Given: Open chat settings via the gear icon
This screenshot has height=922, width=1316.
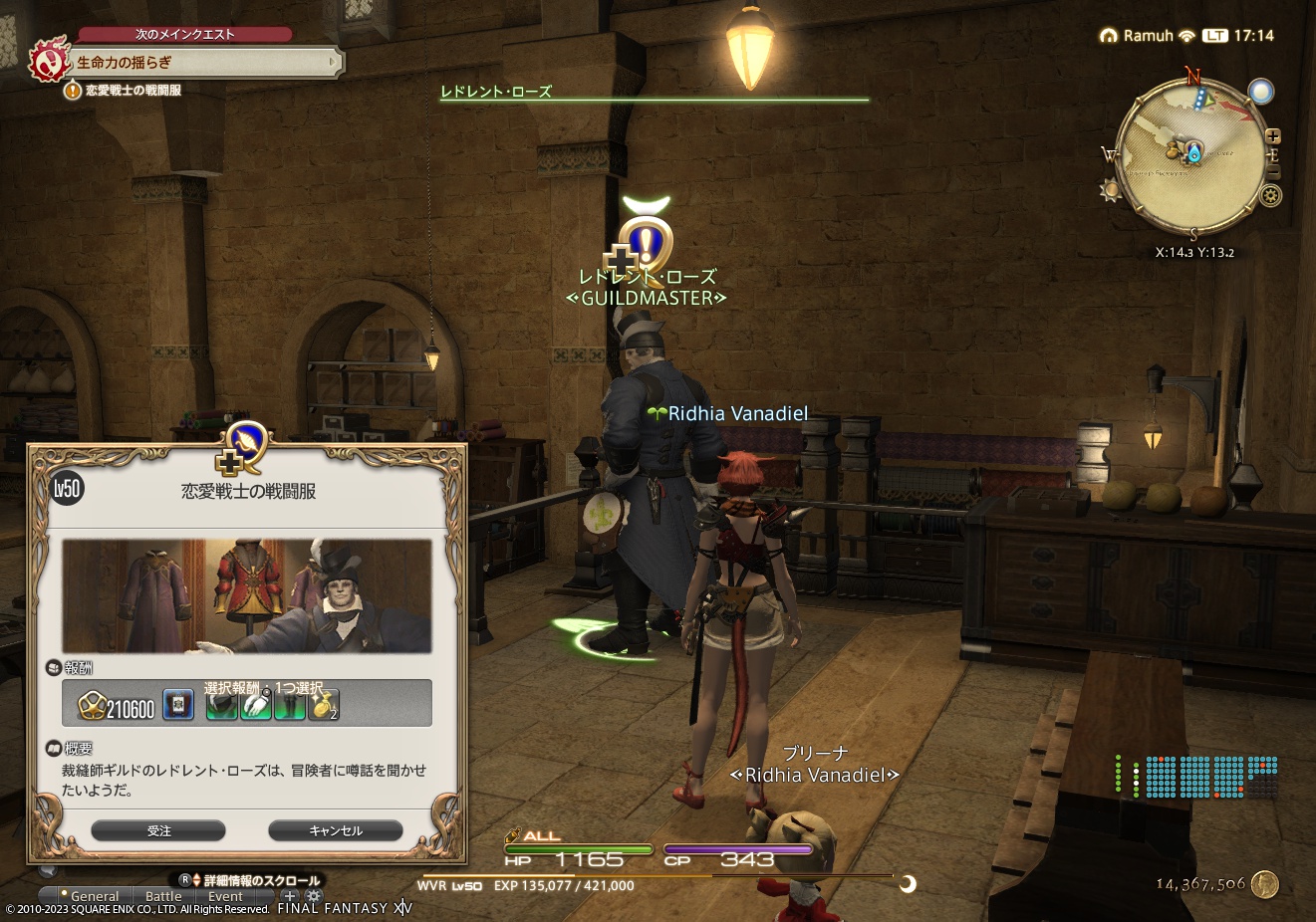Looking at the screenshot, I should click(x=314, y=897).
